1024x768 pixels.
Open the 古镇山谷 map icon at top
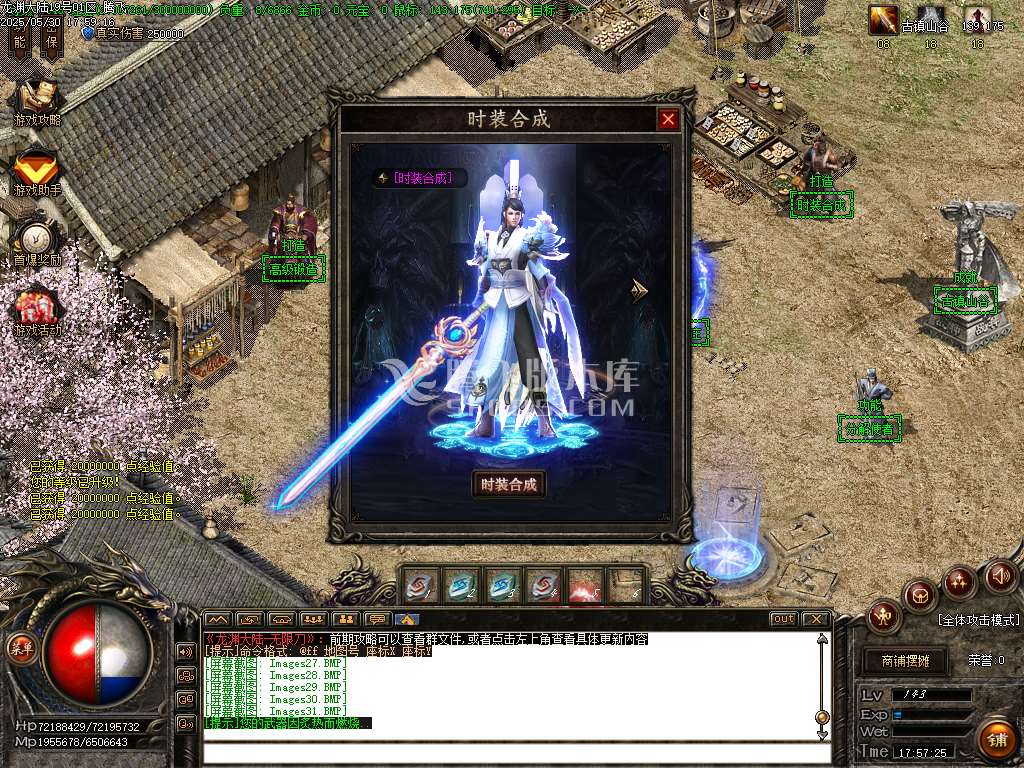(x=924, y=18)
